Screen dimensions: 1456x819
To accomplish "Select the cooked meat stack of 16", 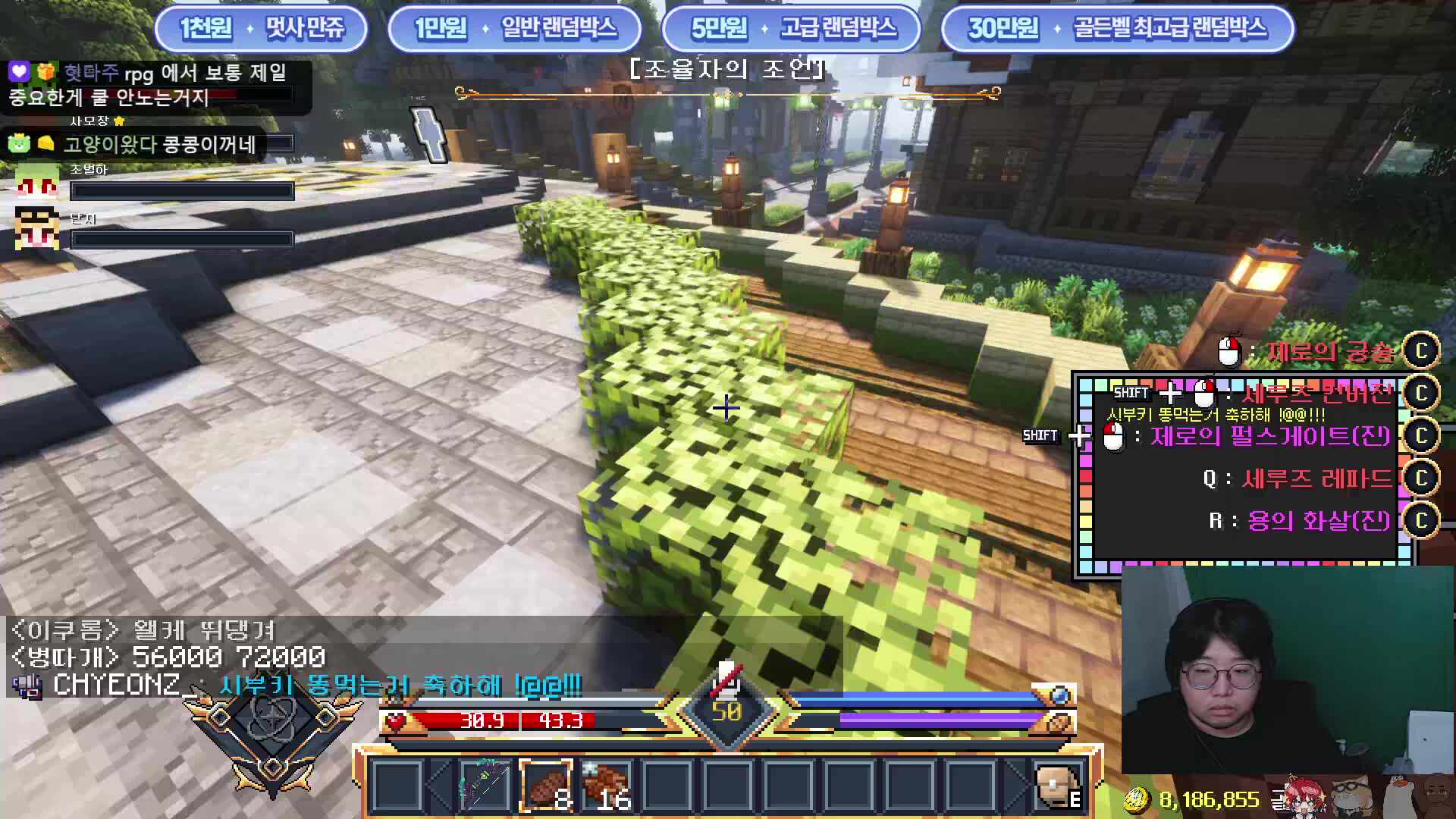I will coord(607,786).
